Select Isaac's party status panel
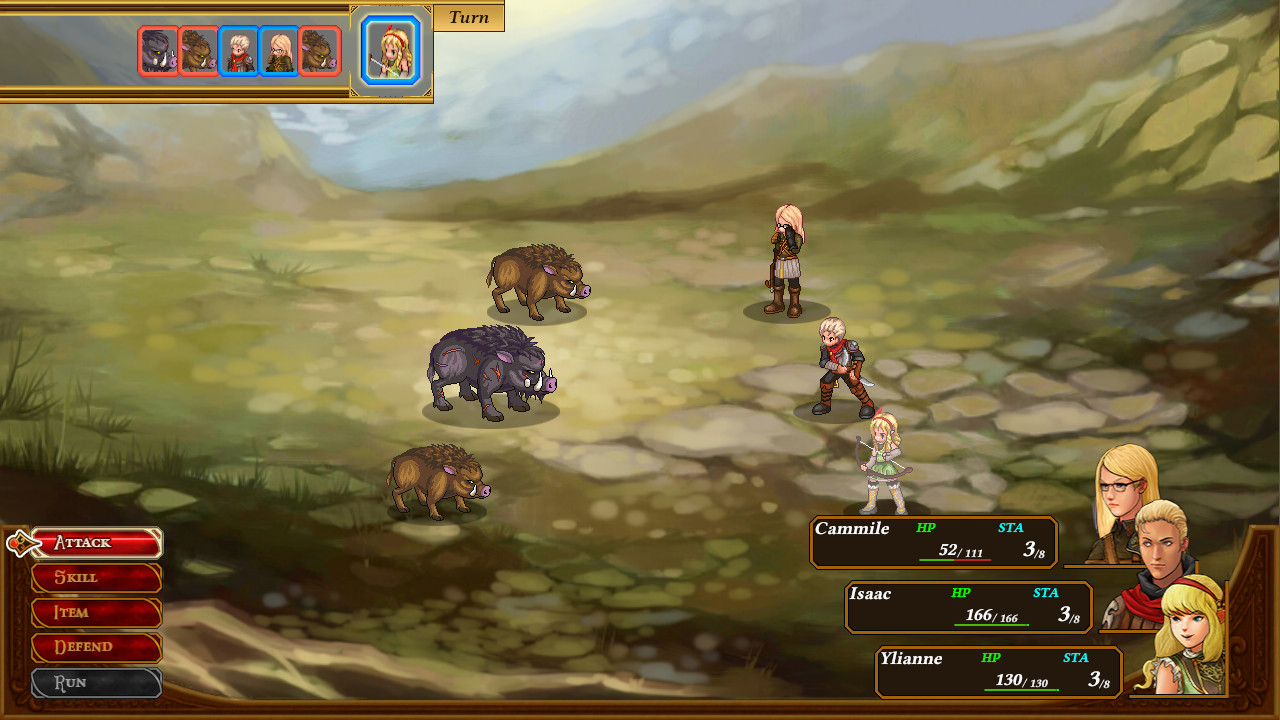Viewport: 1280px width, 720px height. (x=968, y=607)
